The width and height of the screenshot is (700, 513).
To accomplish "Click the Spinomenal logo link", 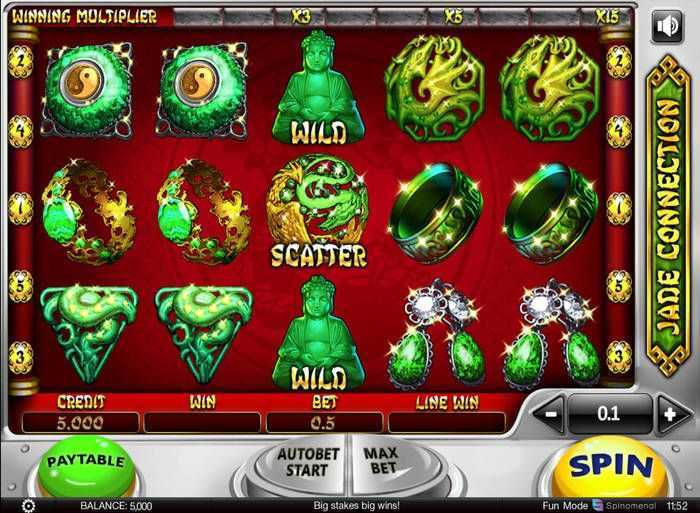I will pos(626,505).
